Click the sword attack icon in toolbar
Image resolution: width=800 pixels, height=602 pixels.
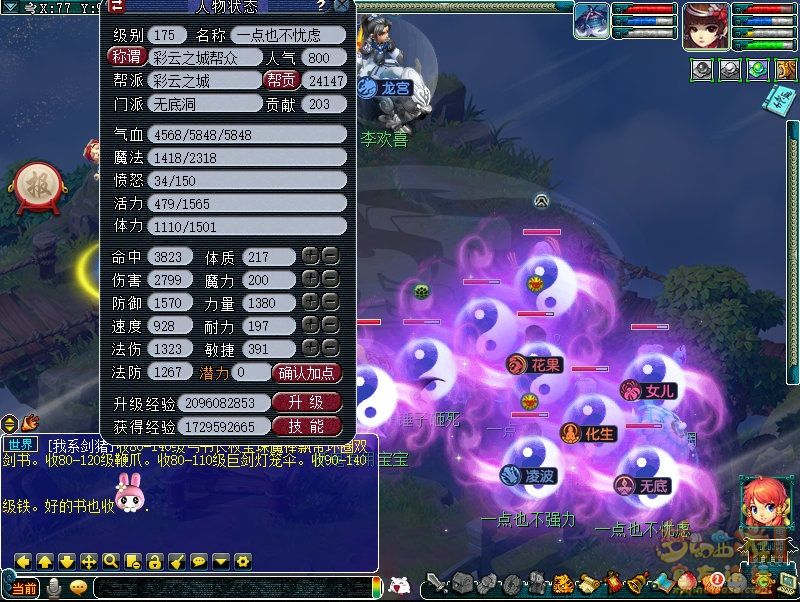click(436, 583)
